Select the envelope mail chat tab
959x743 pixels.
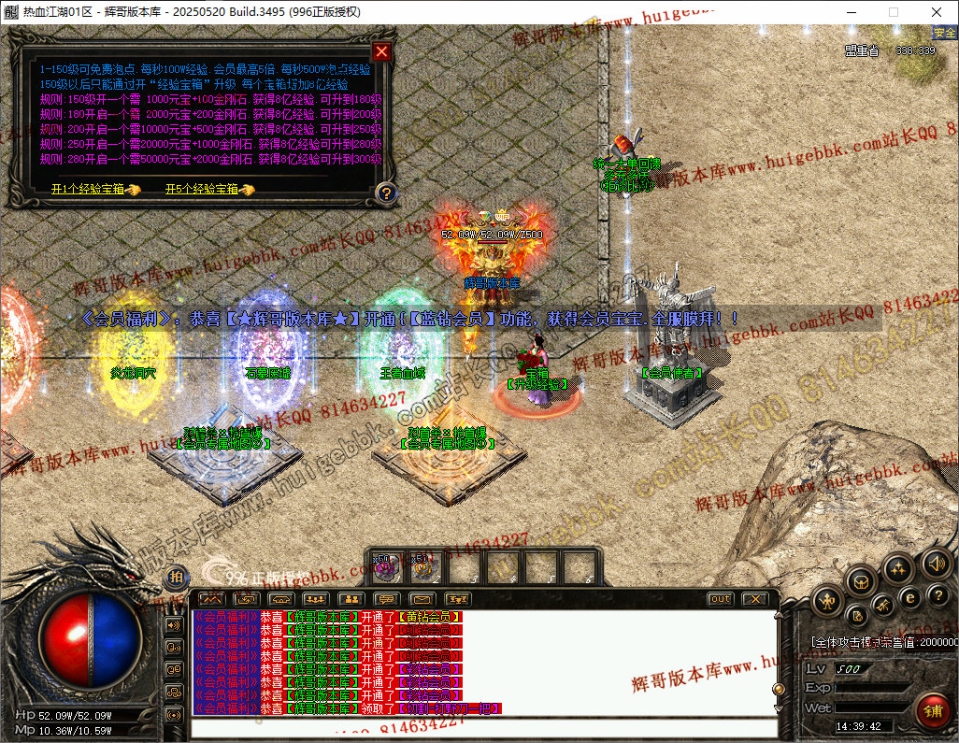pyautogui.click(x=422, y=599)
